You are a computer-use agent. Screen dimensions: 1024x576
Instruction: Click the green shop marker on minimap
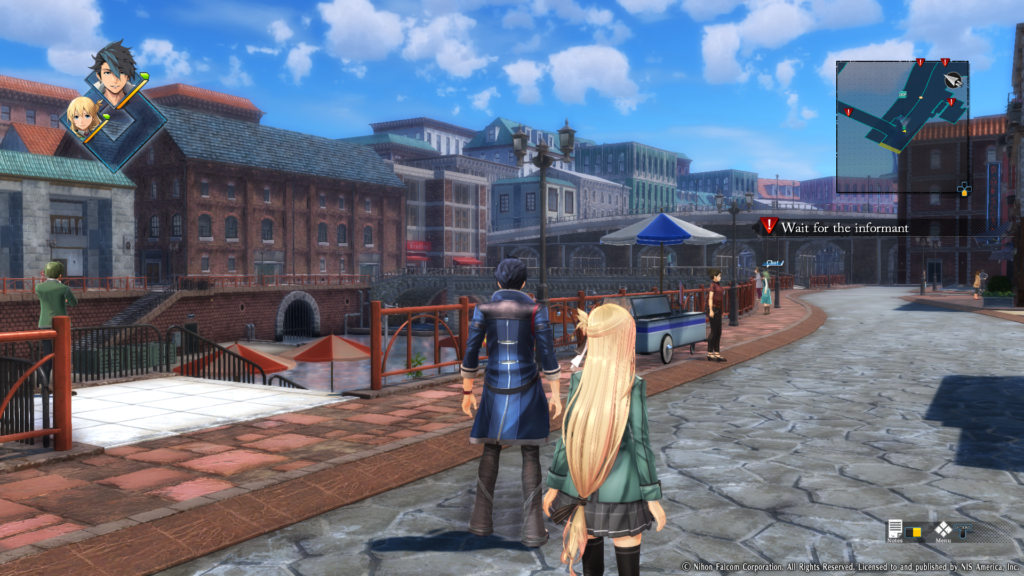click(x=902, y=95)
